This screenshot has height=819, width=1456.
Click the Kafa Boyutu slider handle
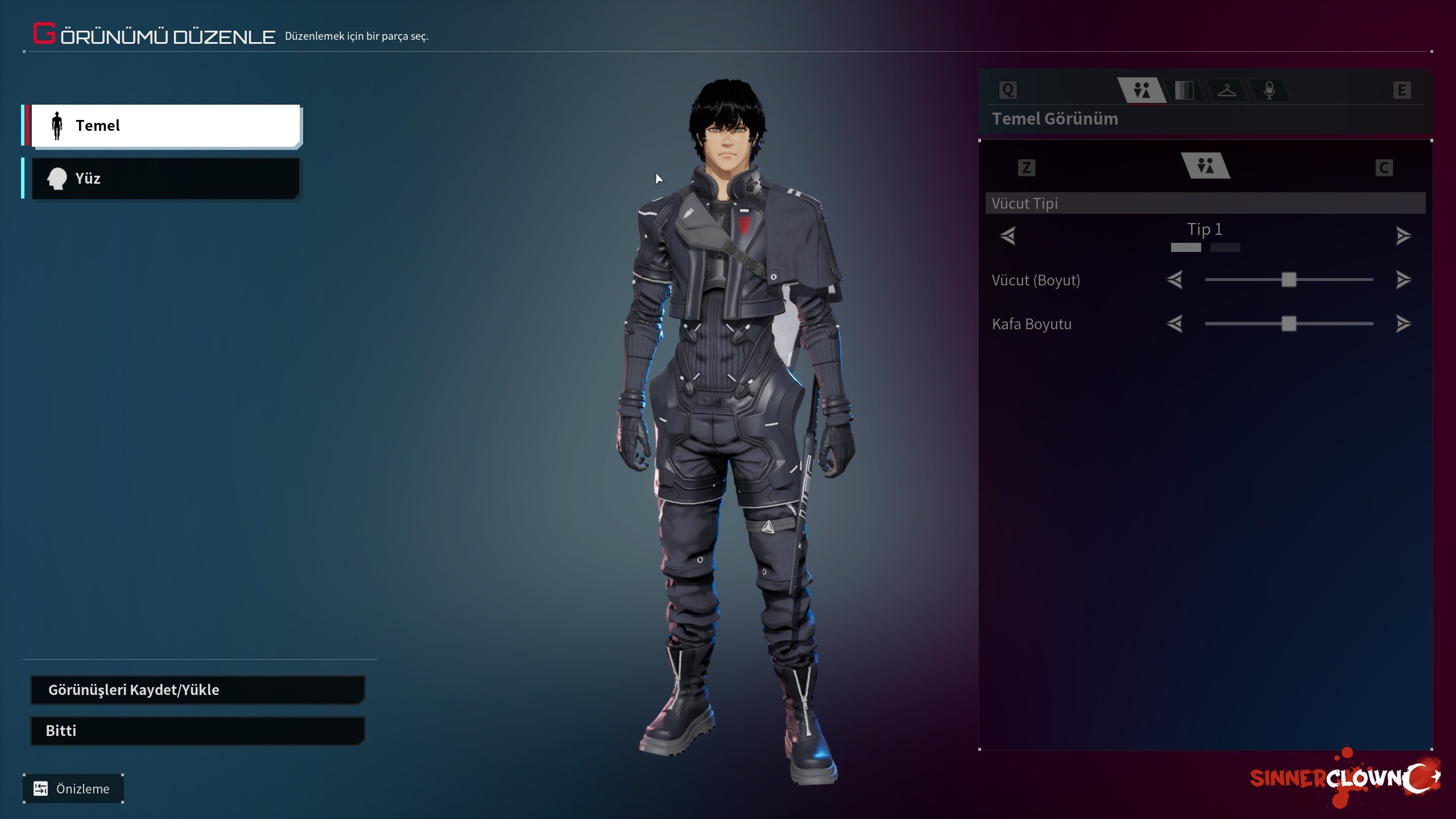pyautogui.click(x=1289, y=324)
